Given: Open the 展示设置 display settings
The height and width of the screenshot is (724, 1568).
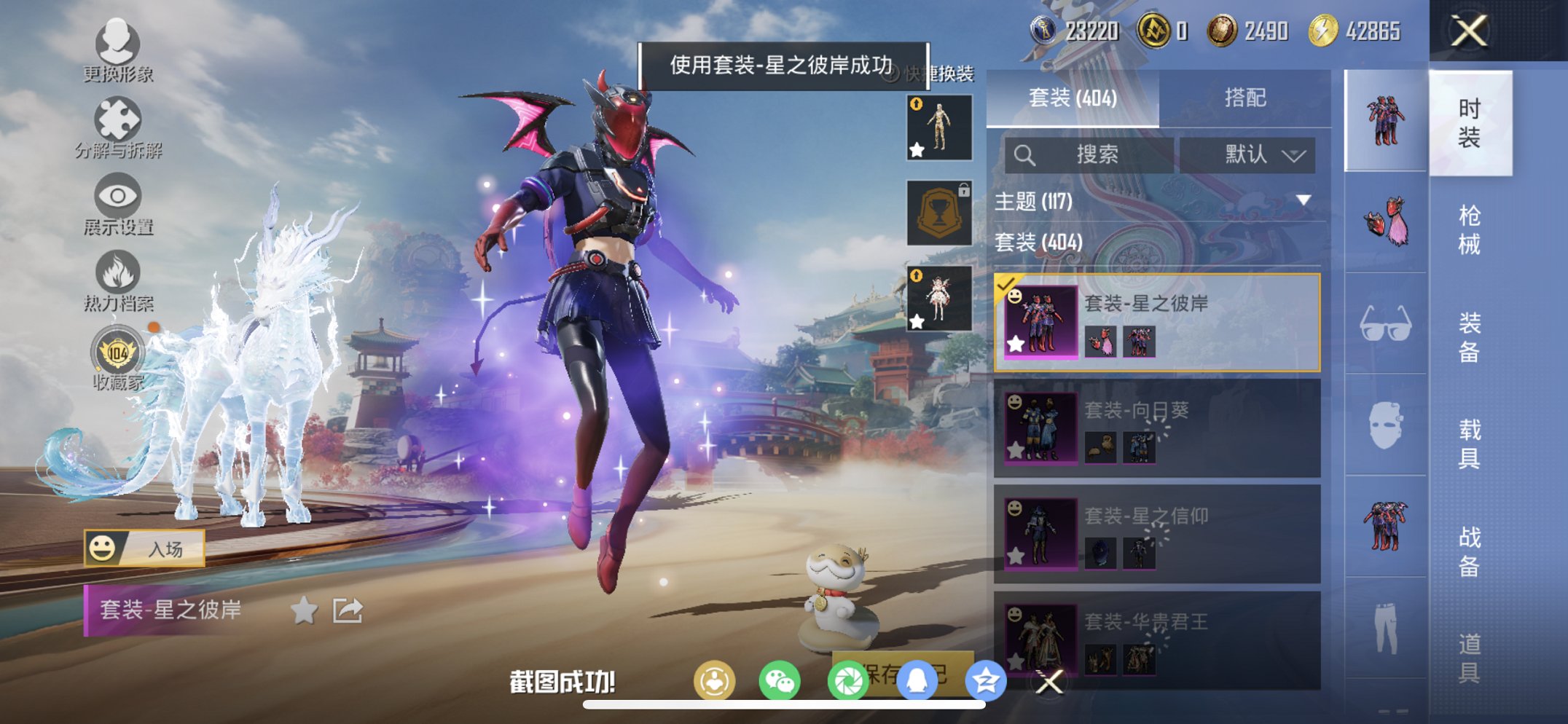Looking at the screenshot, I should click(x=119, y=198).
